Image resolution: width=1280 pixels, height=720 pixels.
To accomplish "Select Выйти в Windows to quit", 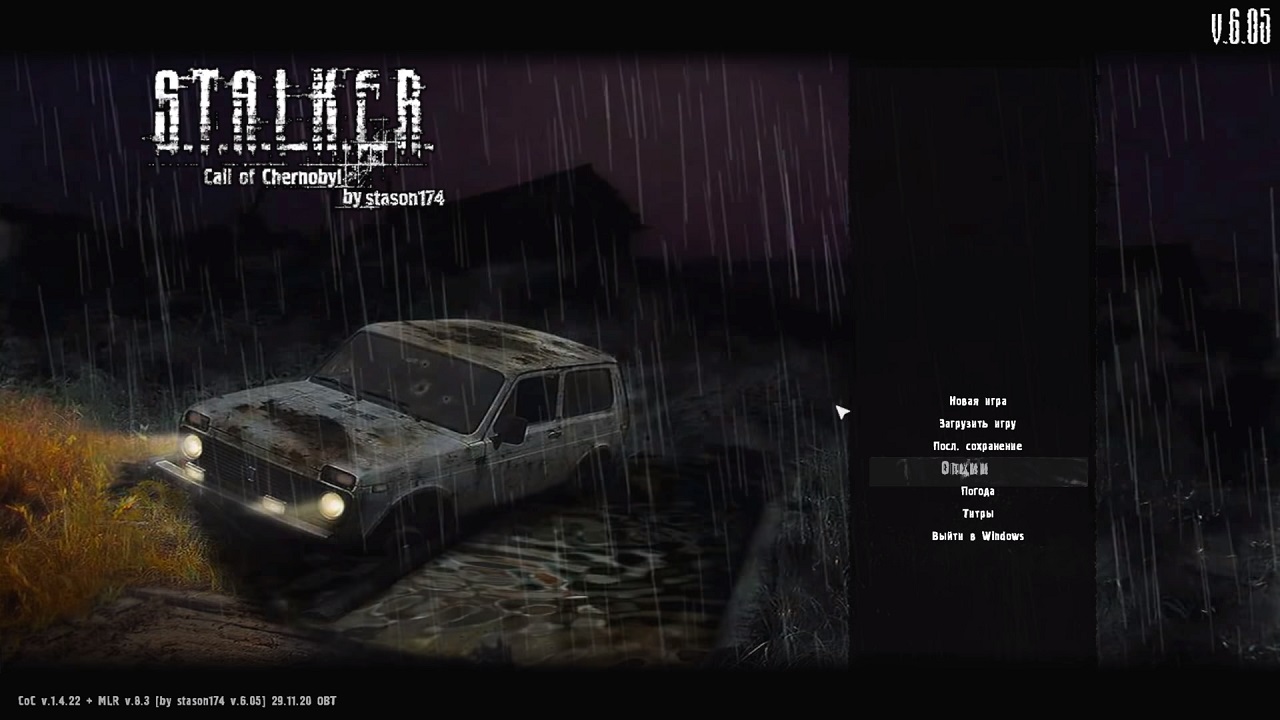I will click(977, 536).
